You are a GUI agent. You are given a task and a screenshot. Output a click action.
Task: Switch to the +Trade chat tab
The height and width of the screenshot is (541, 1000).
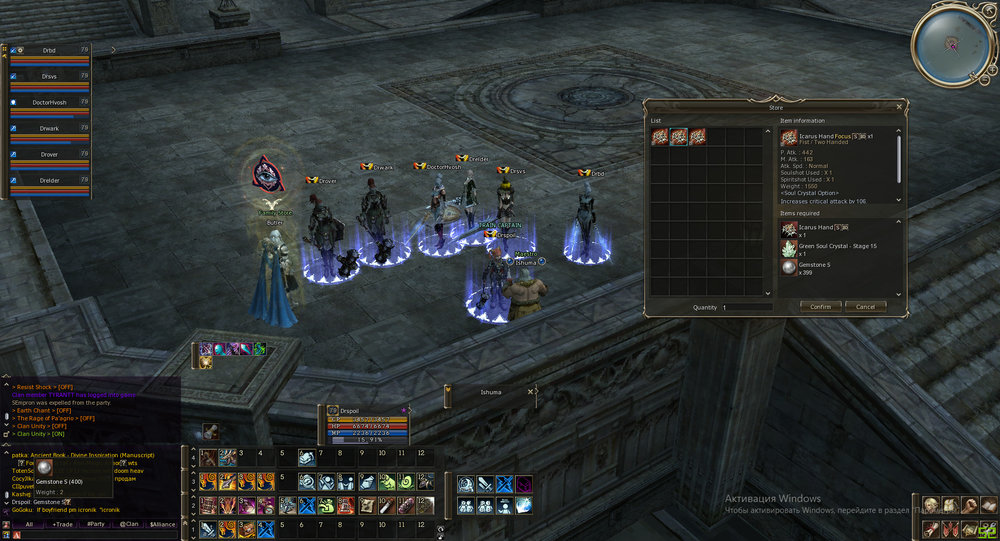(x=63, y=524)
